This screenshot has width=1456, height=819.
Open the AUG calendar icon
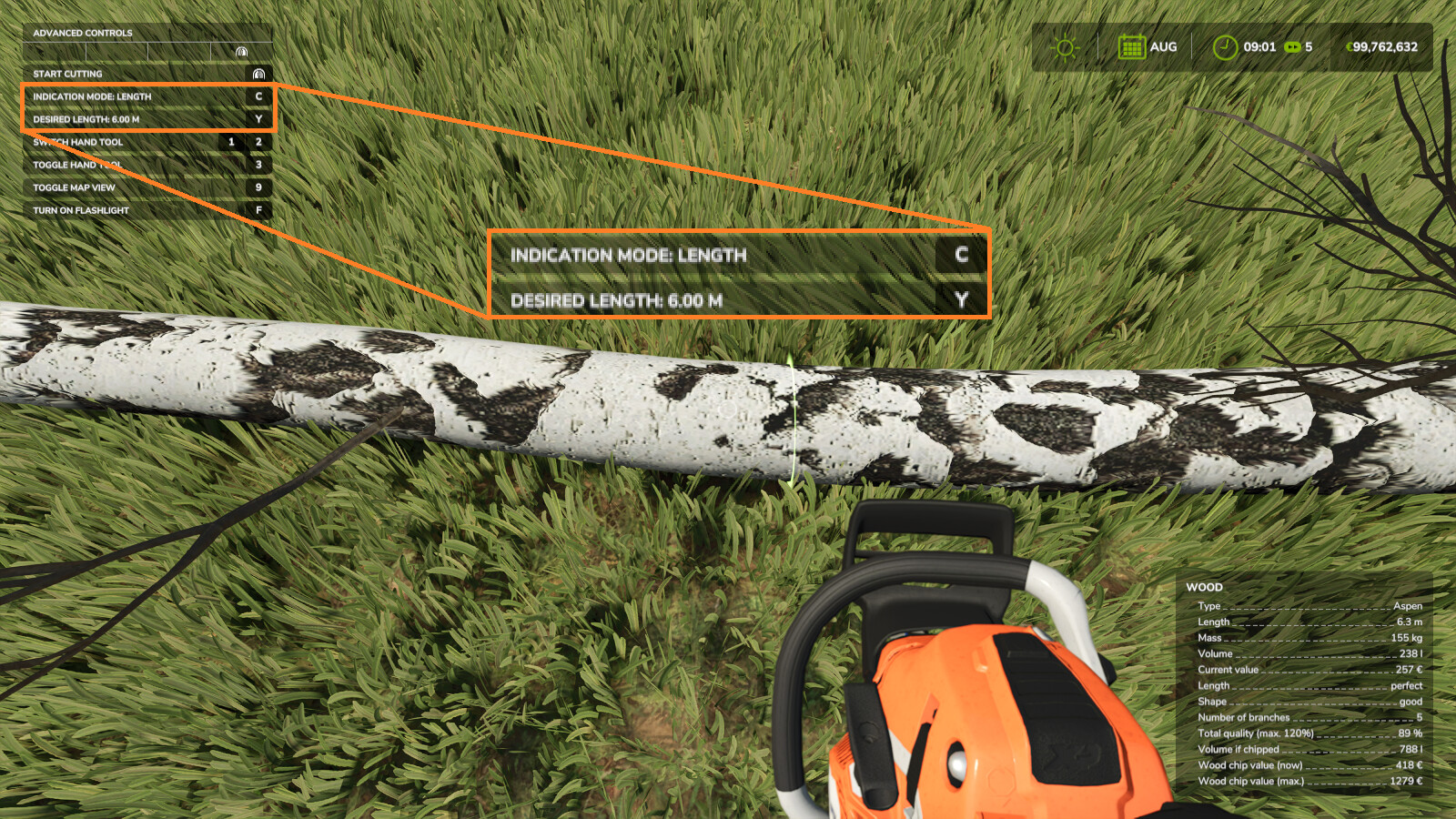pyautogui.click(x=1130, y=47)
